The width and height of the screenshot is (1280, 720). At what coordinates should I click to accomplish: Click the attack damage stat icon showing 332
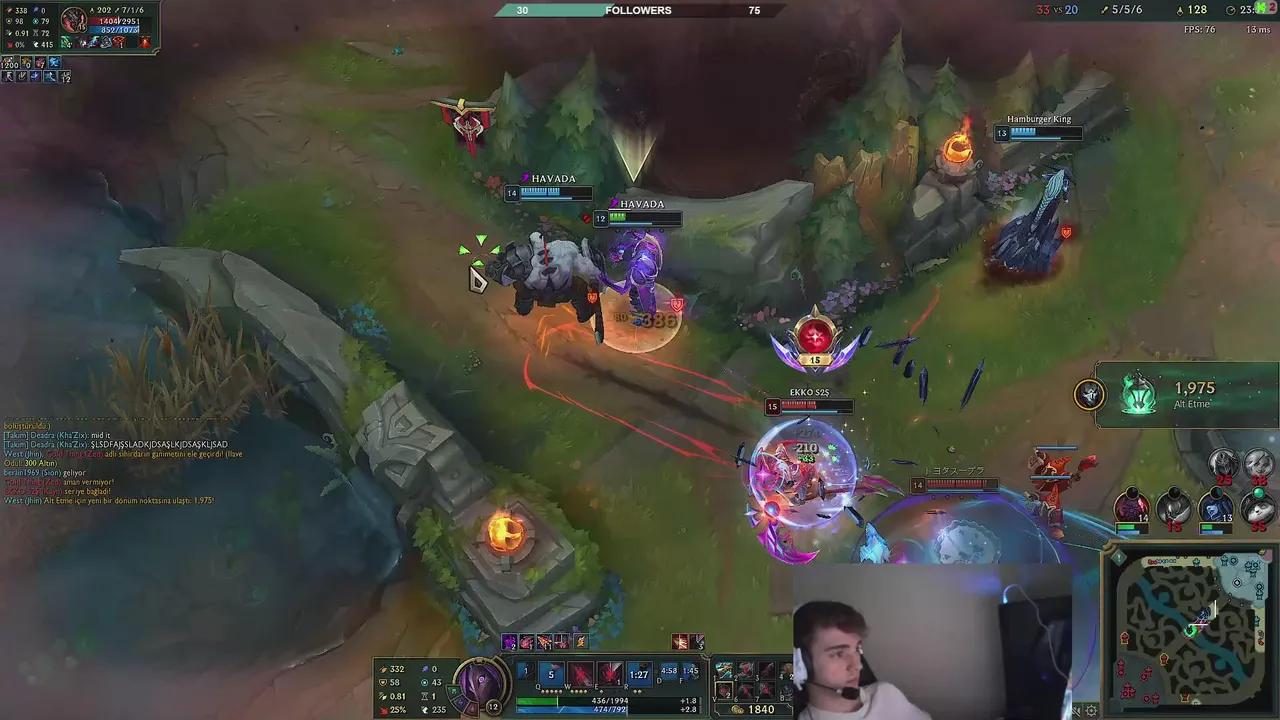click(384, 669)
